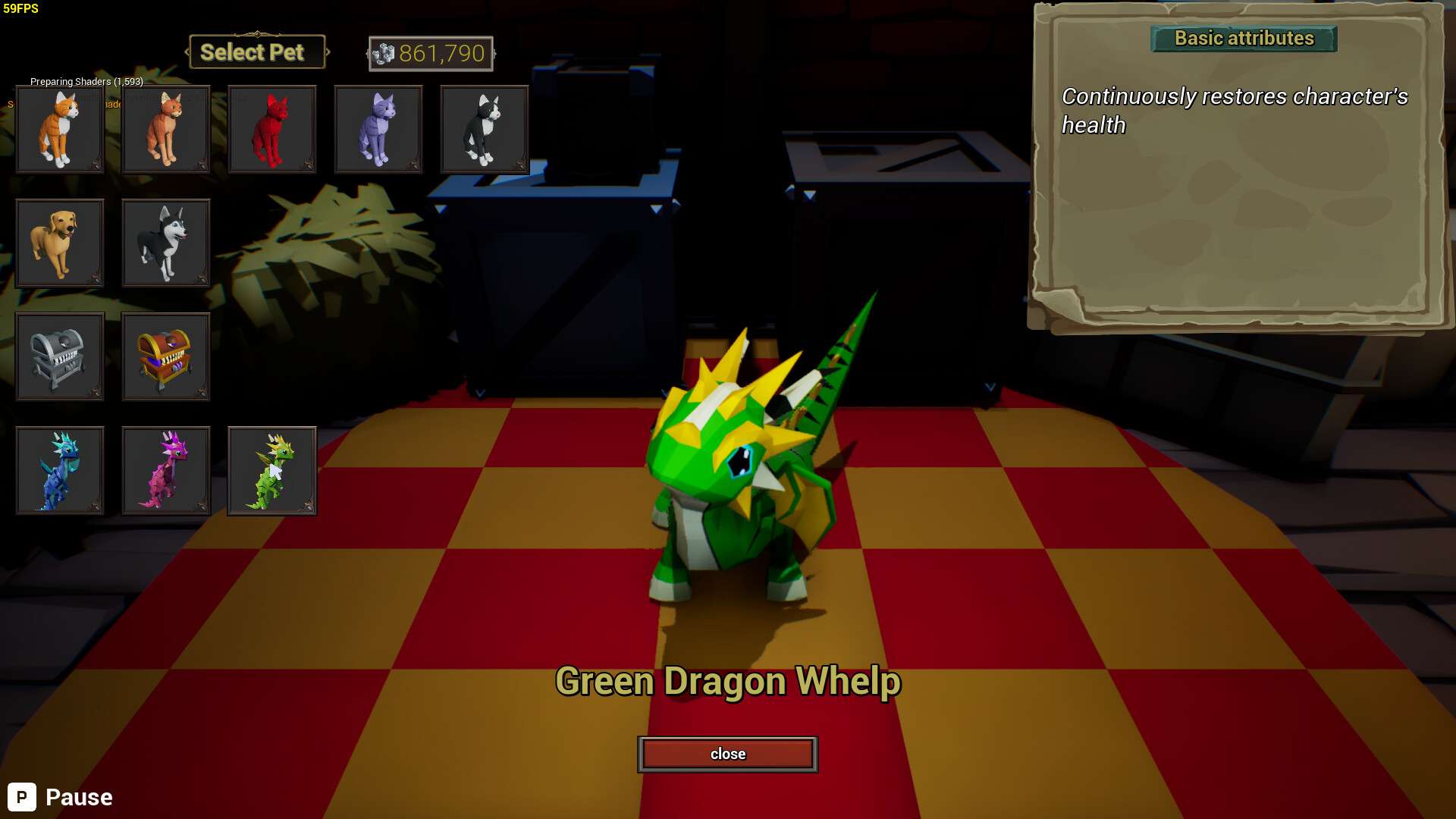
Task: Select the purple cat pet
Action: coord(378,129)
